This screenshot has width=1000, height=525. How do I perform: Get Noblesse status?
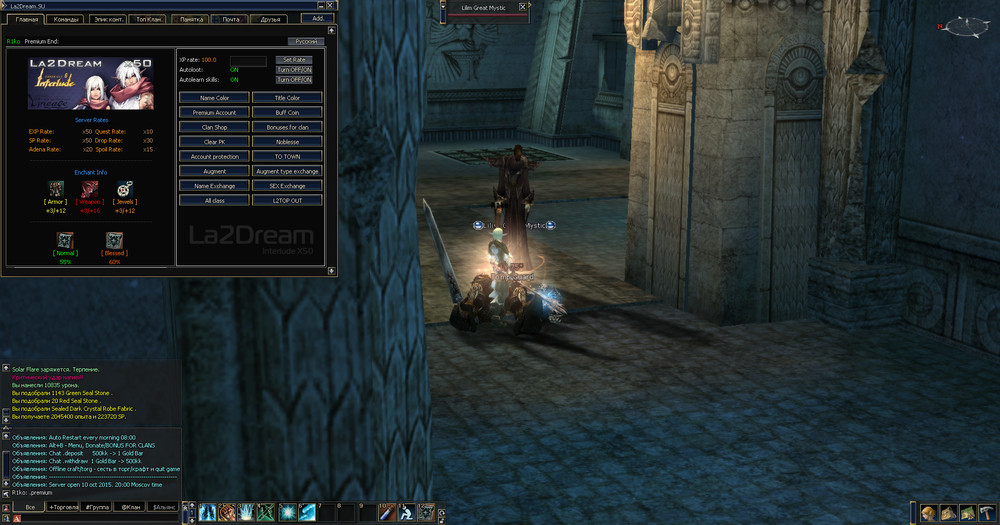[x=287, y=142]
